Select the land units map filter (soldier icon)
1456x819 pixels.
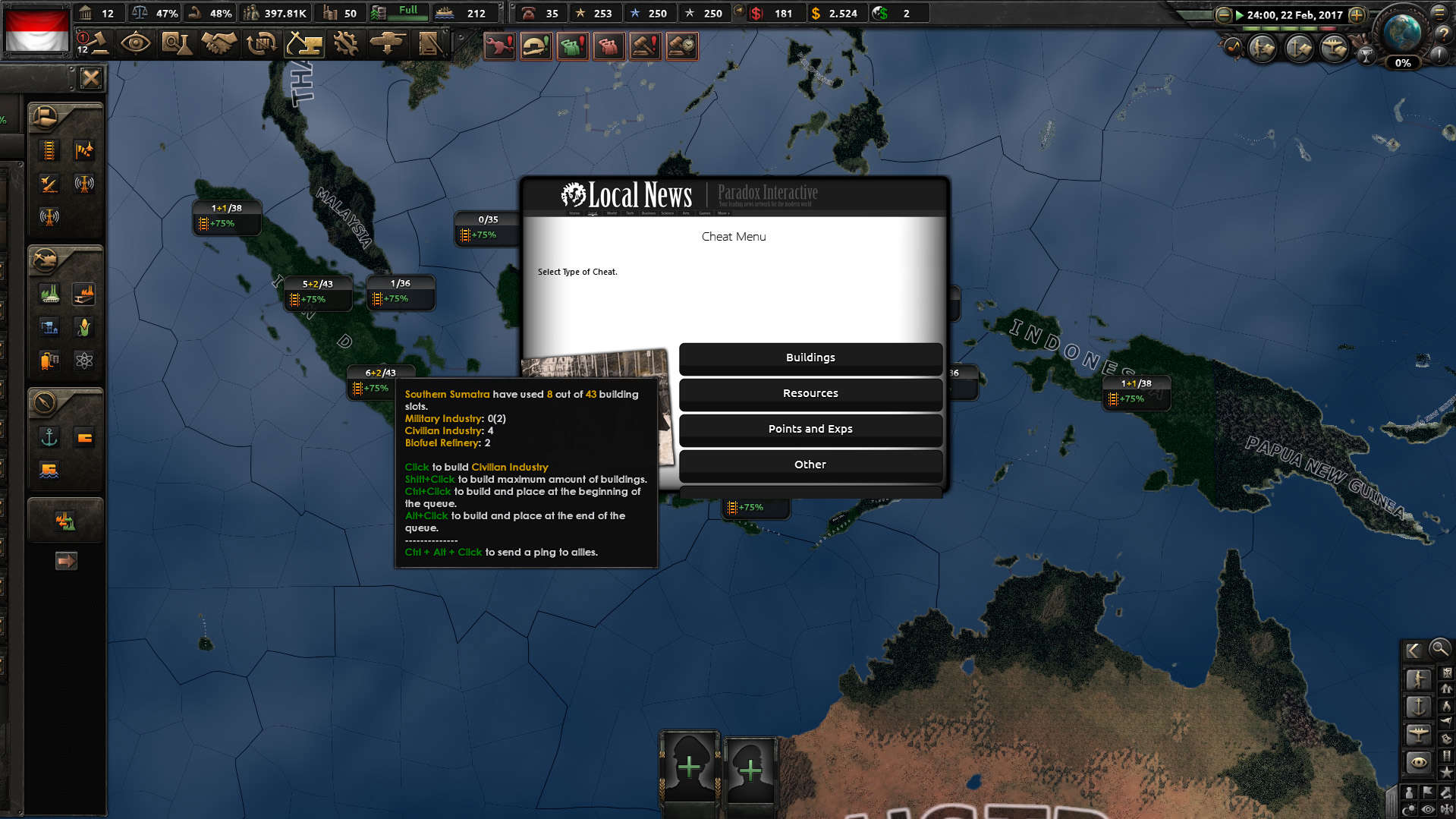point(1420,677)
